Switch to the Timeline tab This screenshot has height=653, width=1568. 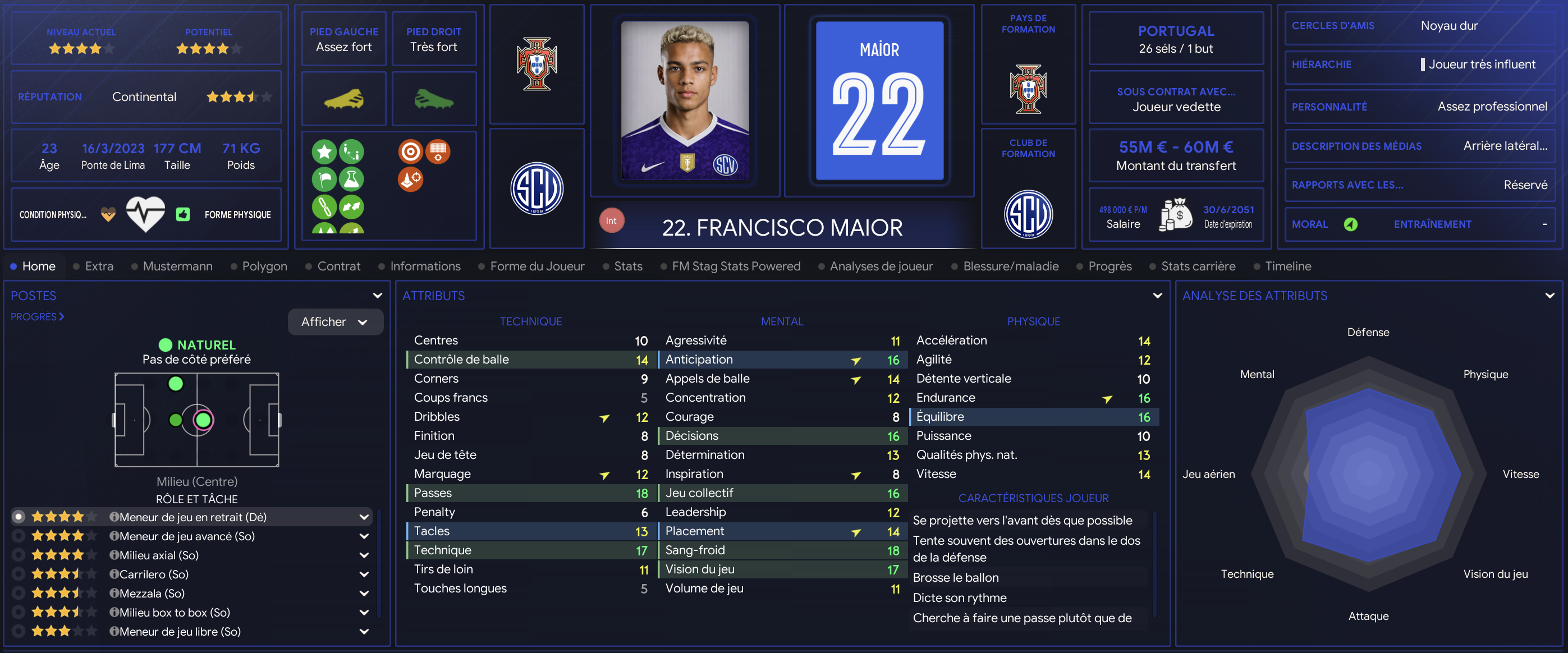[x=1287, y=266]
